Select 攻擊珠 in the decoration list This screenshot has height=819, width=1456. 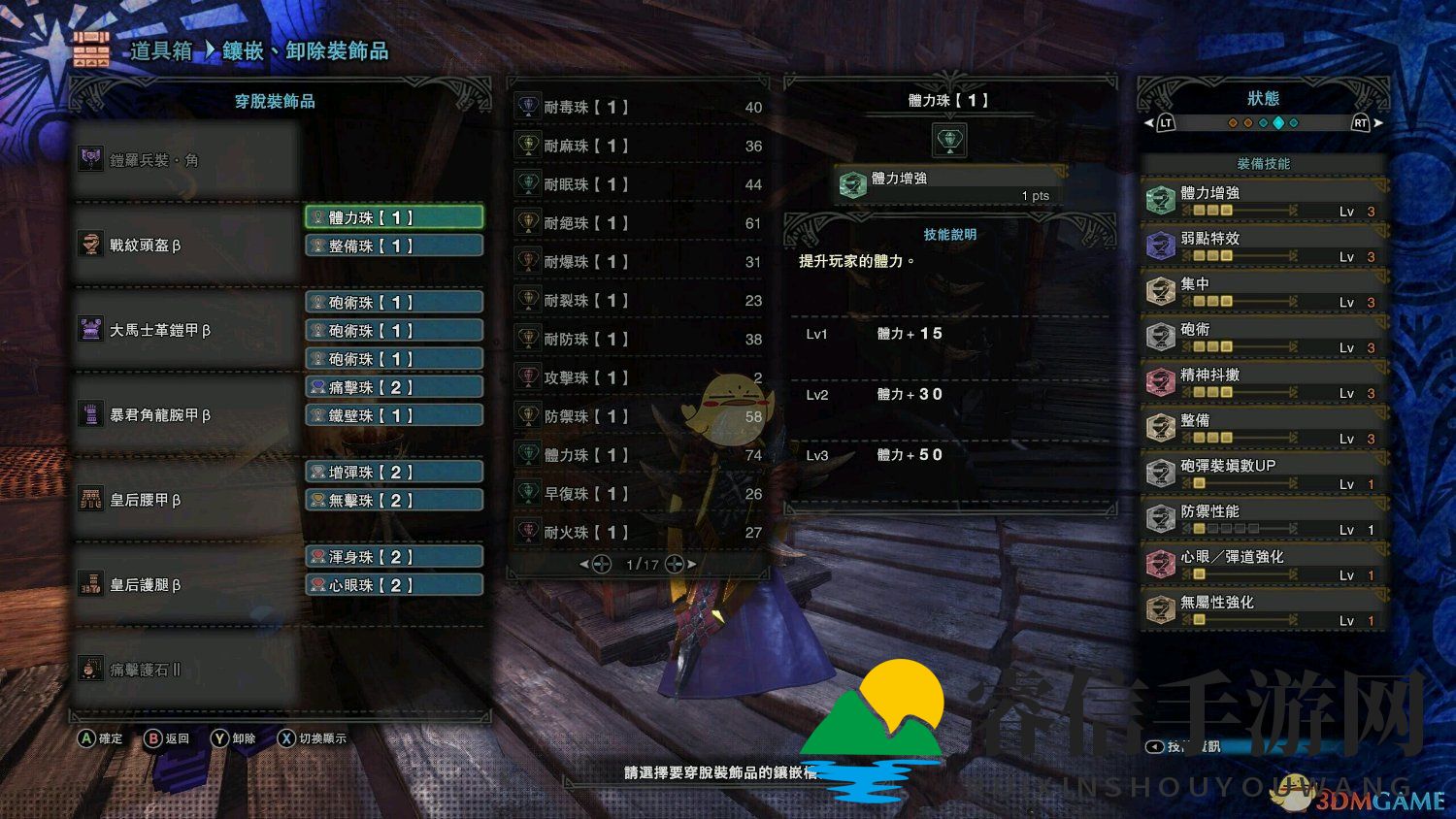click(638, 377)
